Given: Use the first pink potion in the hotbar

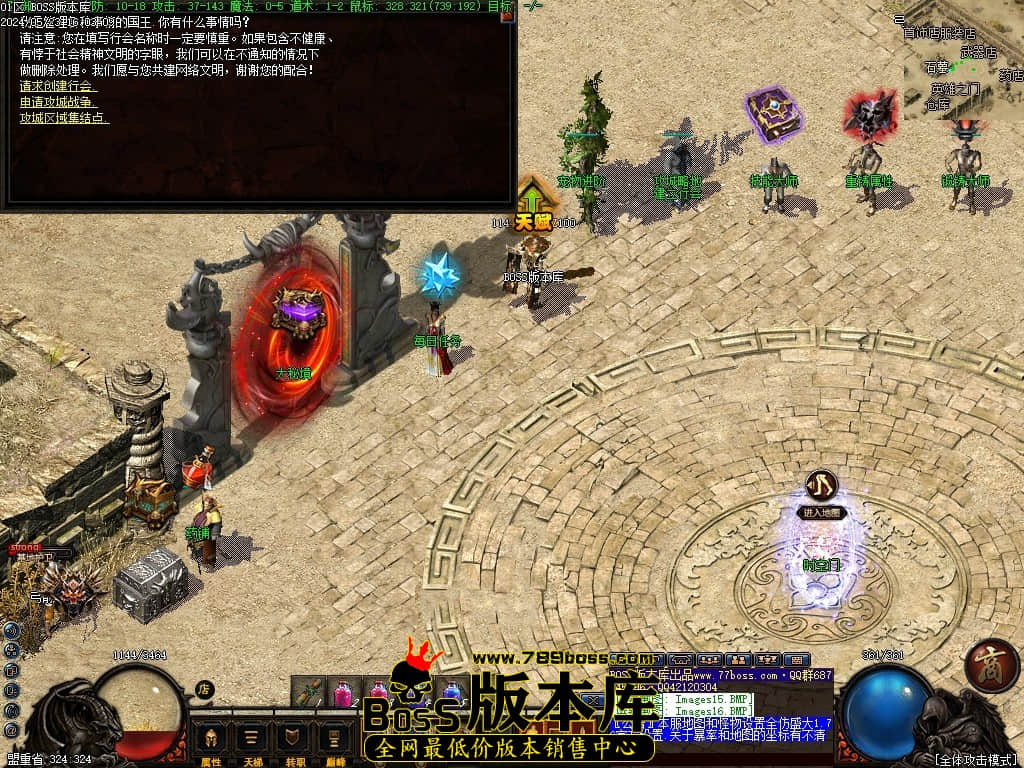Looking at the screenshot, I should click(x=343, y=690).
